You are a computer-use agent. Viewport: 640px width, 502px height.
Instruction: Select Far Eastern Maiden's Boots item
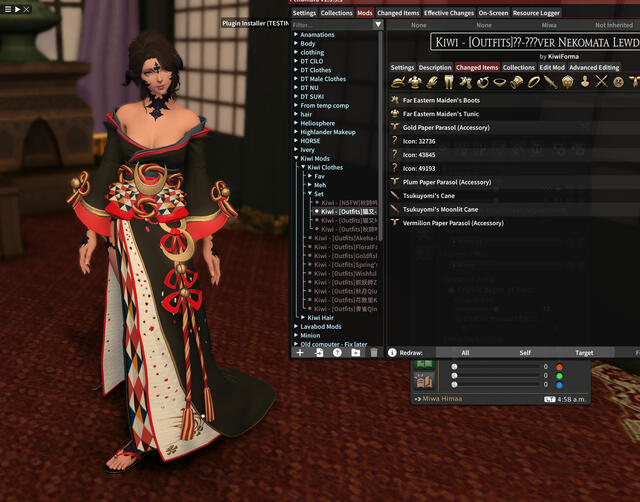coord(441,100)
